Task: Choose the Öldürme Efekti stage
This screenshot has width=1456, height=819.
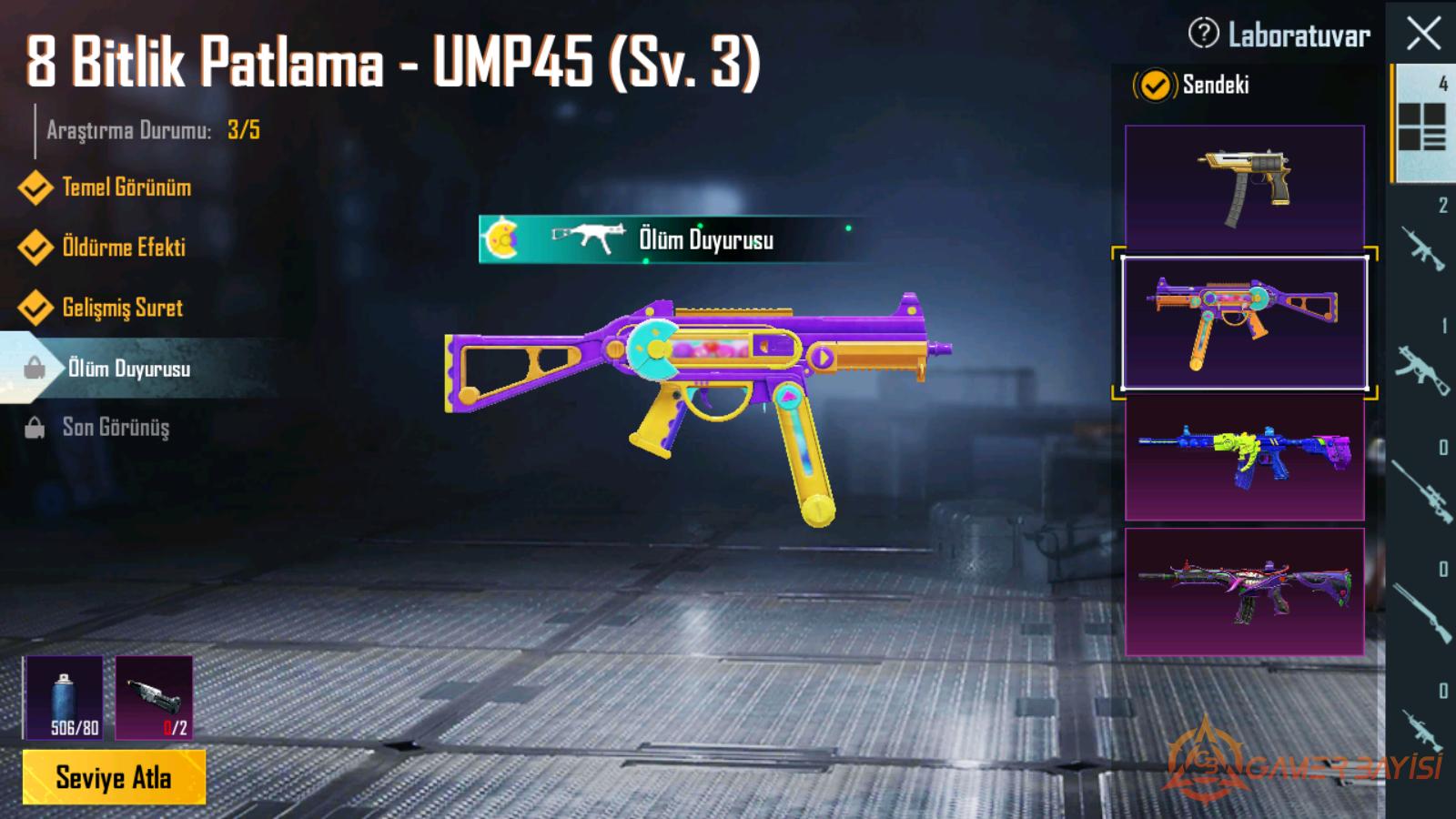Action: [123, 248]
